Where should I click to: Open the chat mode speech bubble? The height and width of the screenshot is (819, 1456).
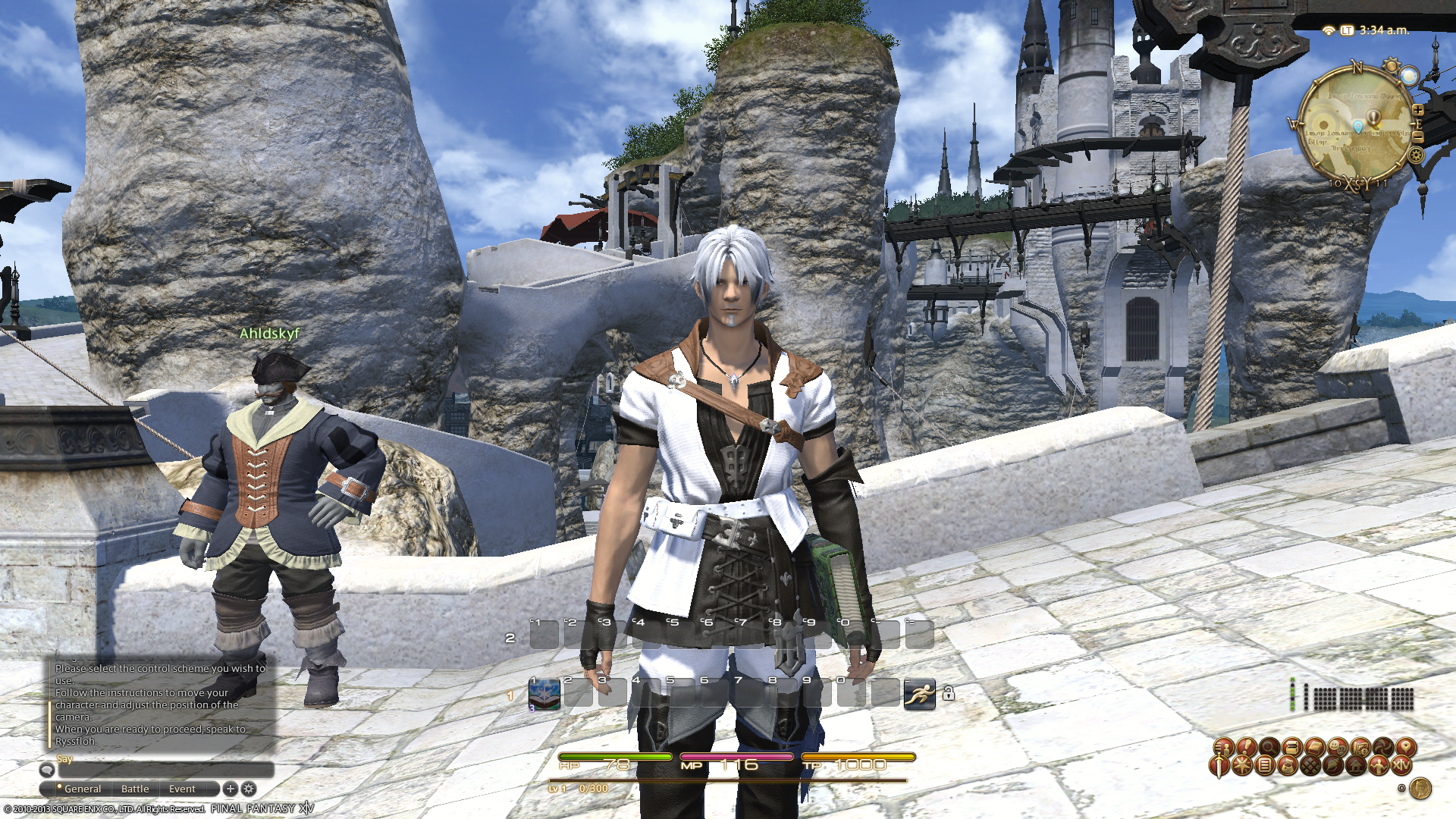pyautogui.click(x=47, y=770)
